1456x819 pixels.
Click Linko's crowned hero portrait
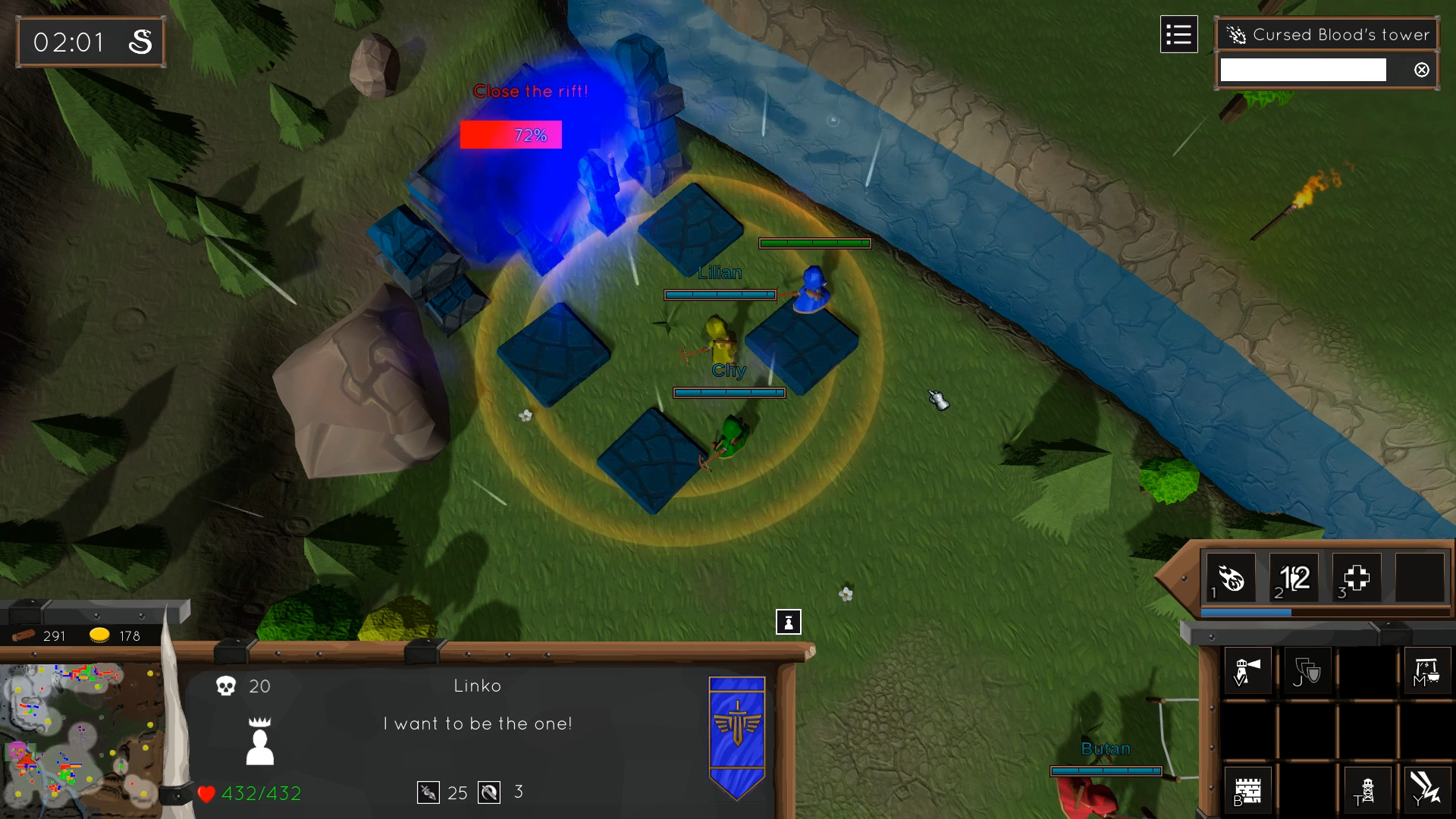coord(261,739)
